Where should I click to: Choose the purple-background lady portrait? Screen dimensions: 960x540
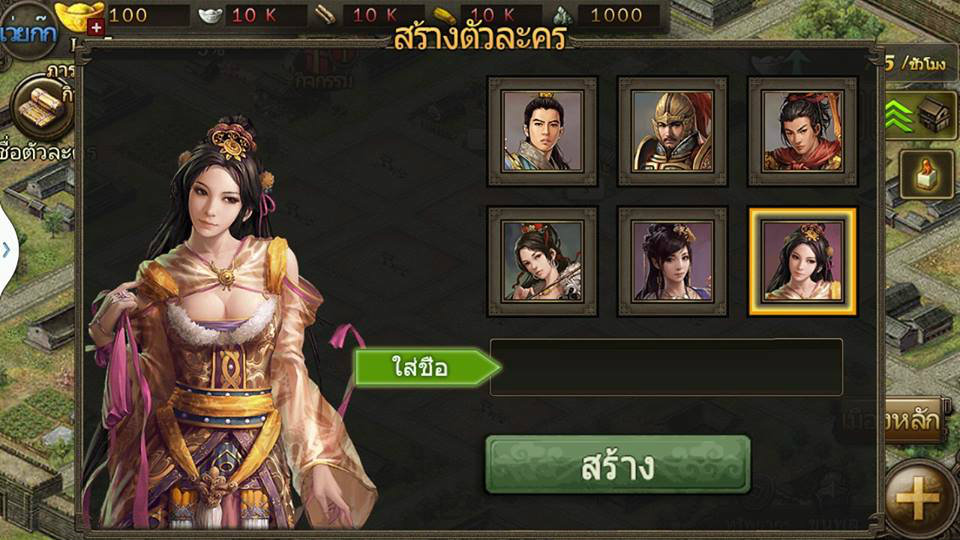[x=672, y=261]
